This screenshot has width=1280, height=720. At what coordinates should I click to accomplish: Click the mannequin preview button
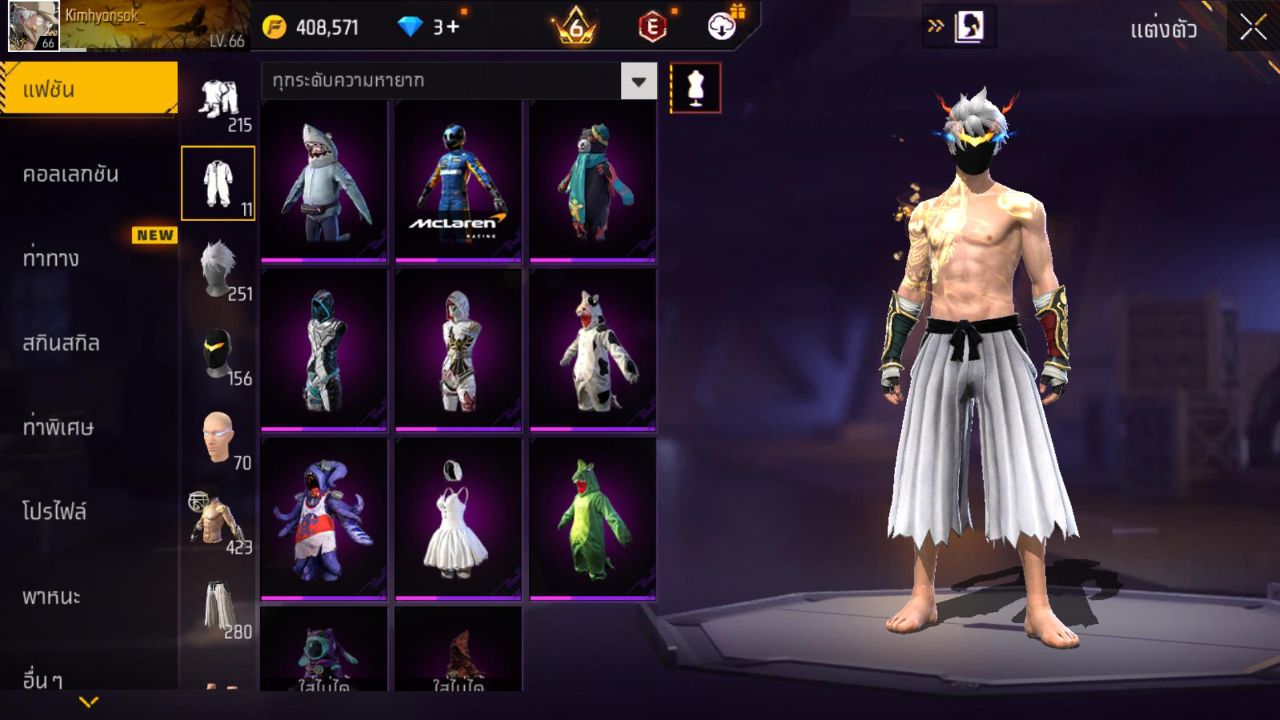point(695,88)
